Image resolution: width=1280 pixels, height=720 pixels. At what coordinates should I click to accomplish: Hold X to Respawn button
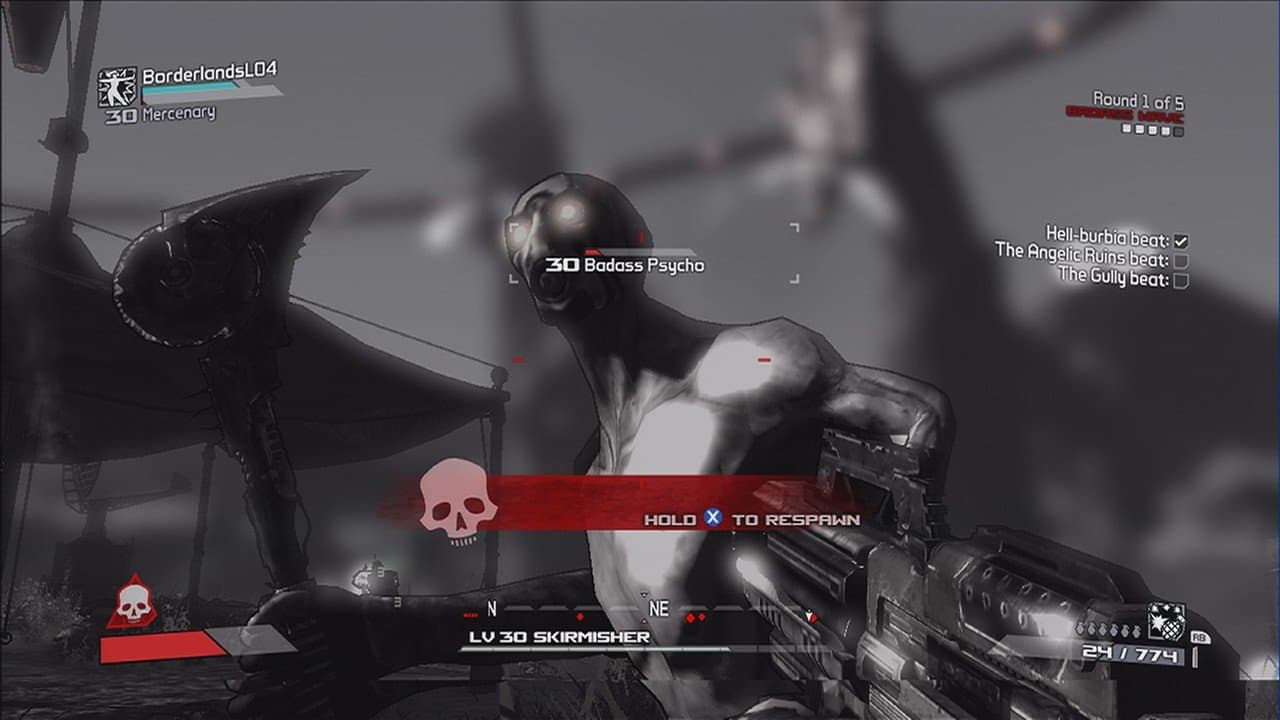click(750, 518)
